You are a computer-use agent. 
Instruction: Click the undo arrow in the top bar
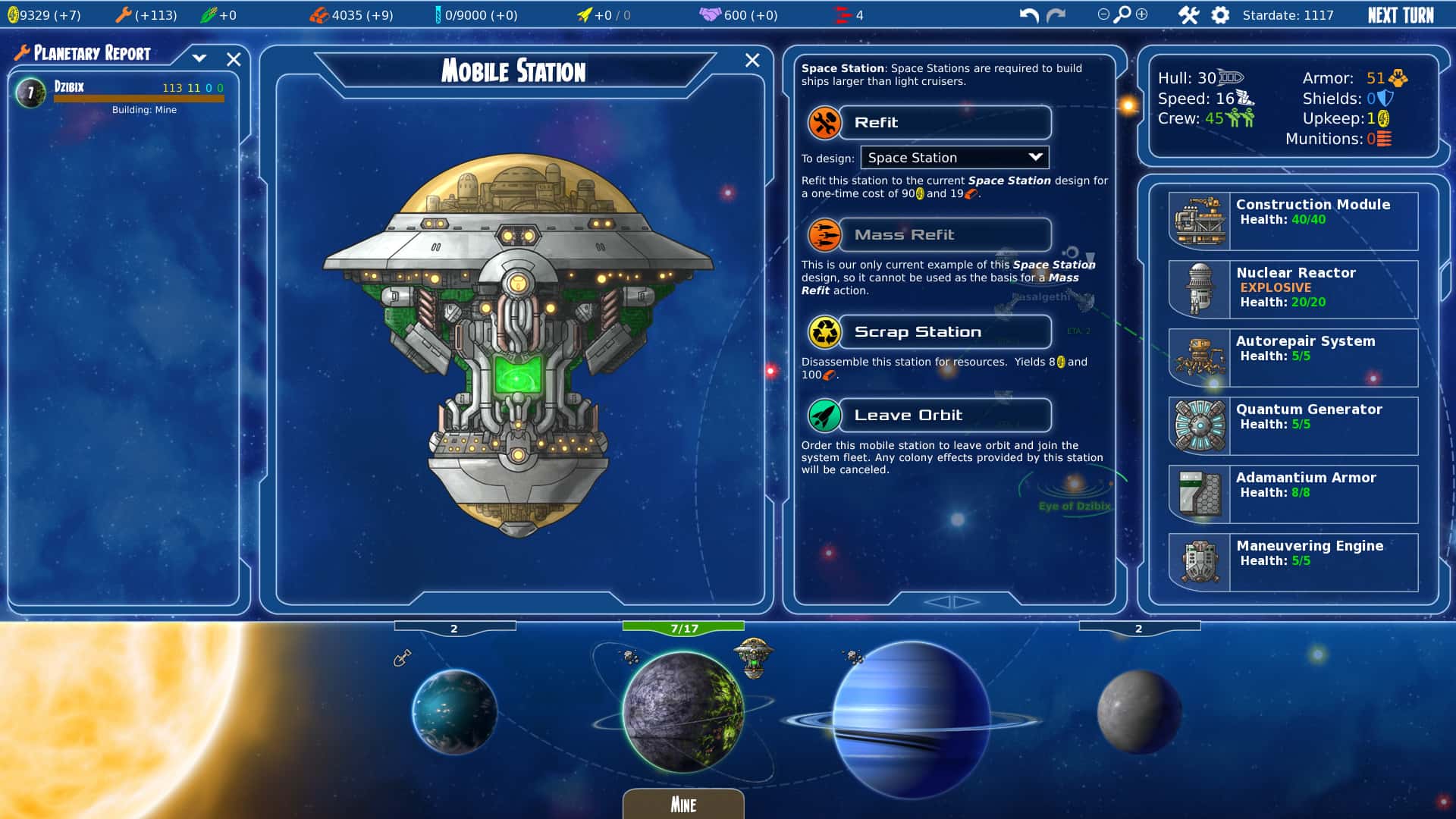pos(1028,14)
